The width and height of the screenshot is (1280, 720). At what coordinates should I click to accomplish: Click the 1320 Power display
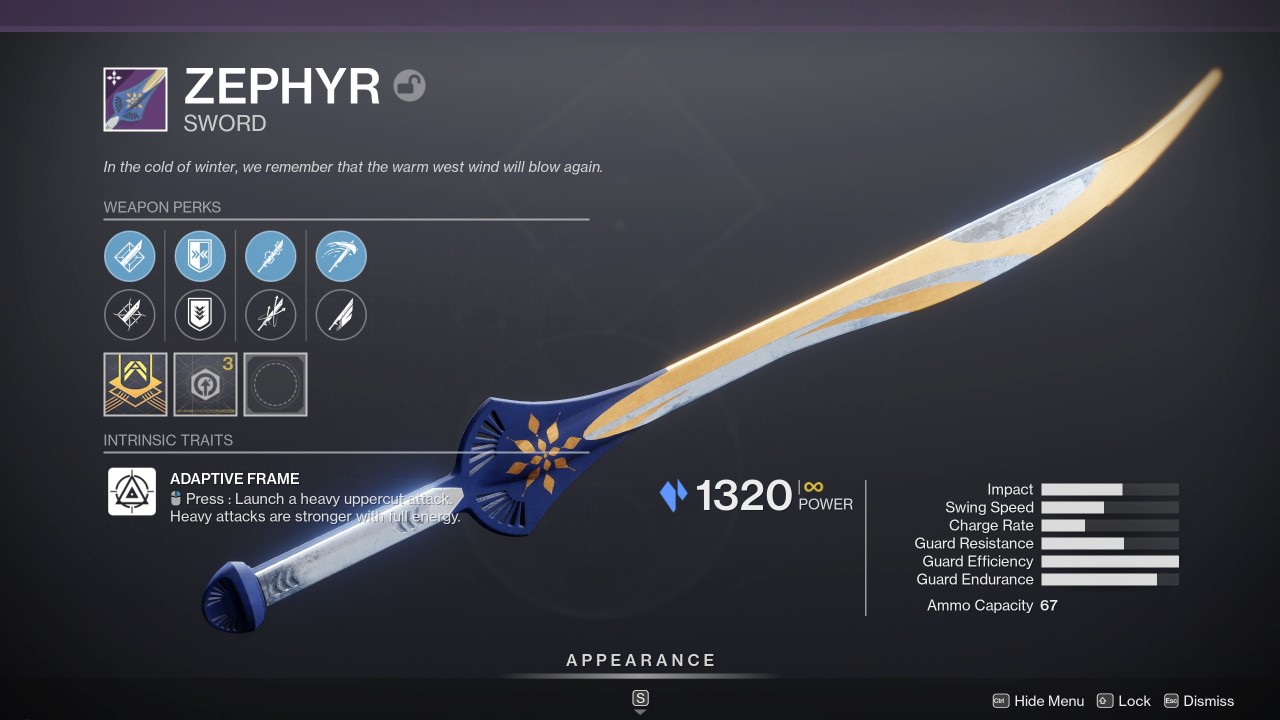pyautogui.click(x=745, y=493)
